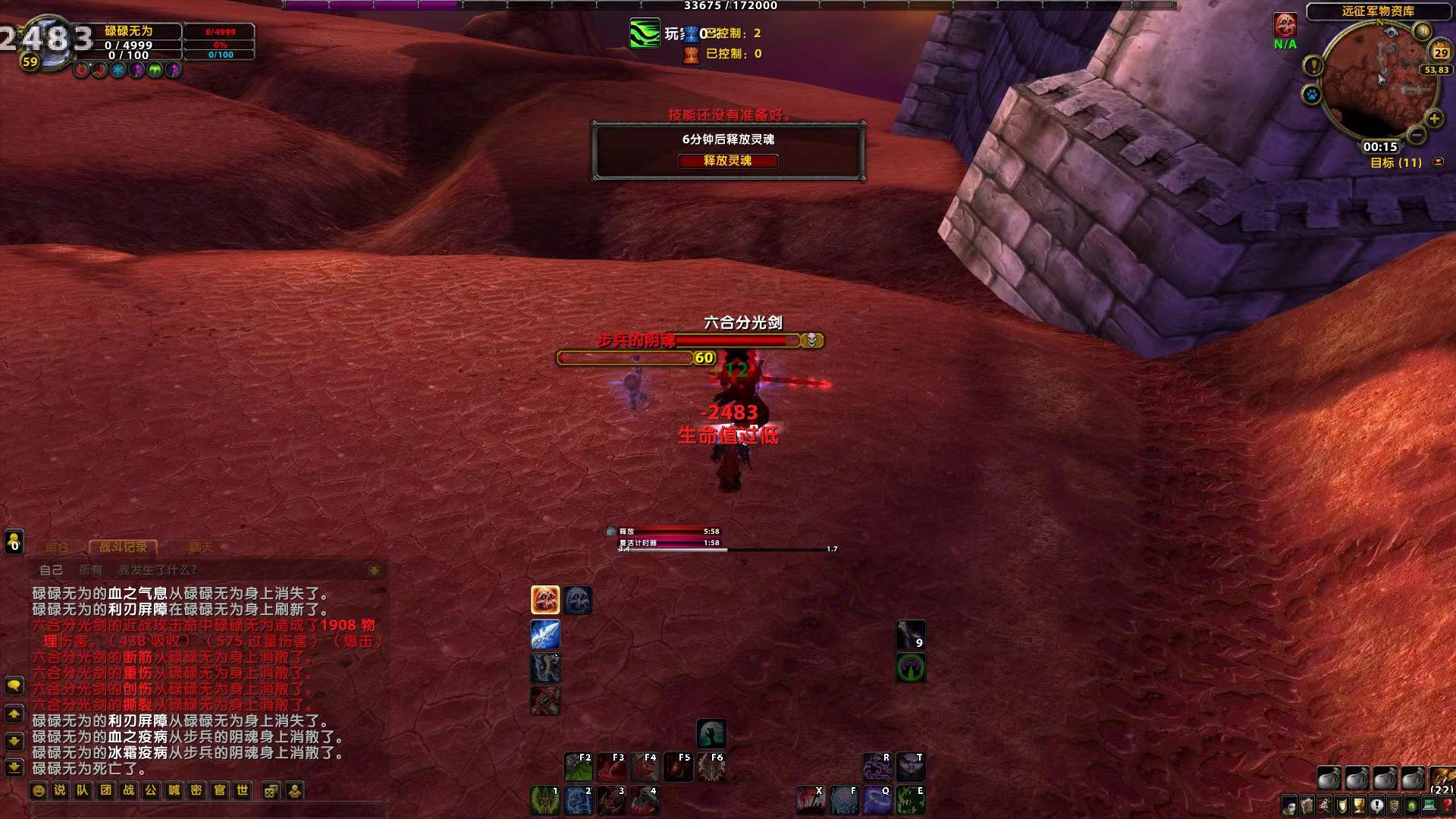Zoom in the minimap with plus button
1456x819 pixels.
point(1433,118)
